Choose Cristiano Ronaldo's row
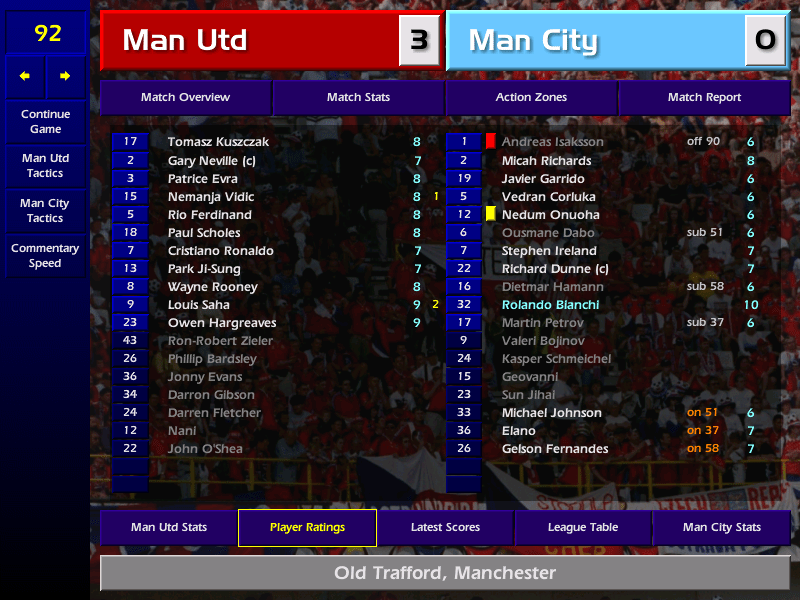This screenshot has width=800, height=600. click(x=220, y=251)
